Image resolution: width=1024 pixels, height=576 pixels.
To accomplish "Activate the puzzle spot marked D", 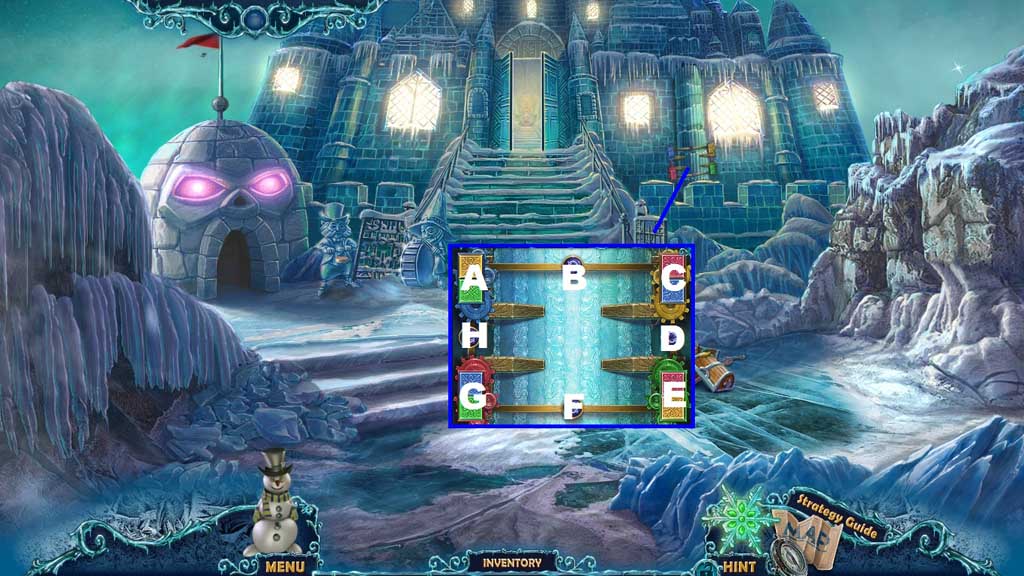I will (x=672, y=338).
